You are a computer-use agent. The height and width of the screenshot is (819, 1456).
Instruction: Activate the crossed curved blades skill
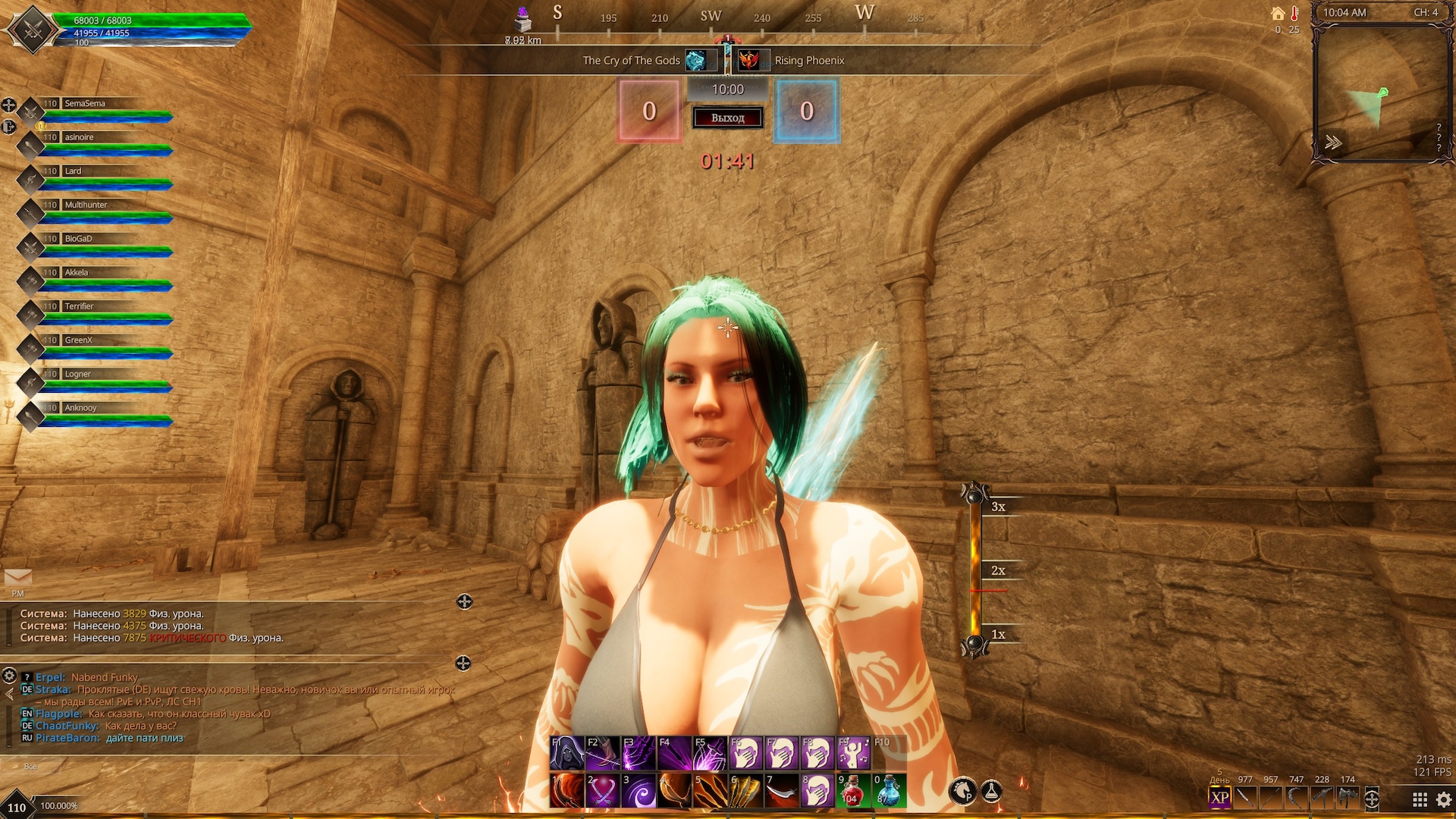pyautogui.click(x=603, y=791)
